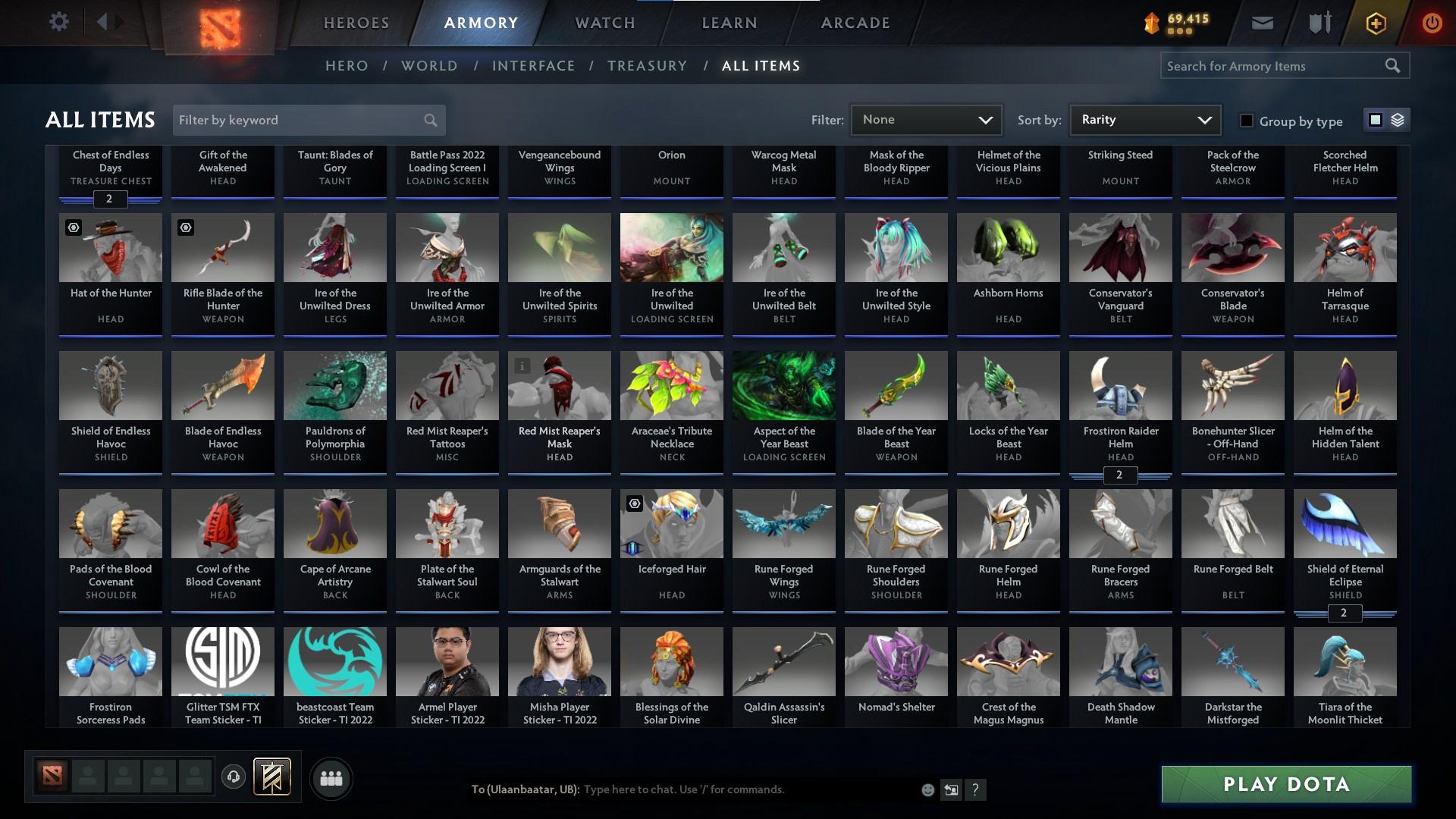This screenshot has height=819, width=1456.
Task: Open Dota Plus via gold hexagon plus icon
Action: [x=1375, y=22]
